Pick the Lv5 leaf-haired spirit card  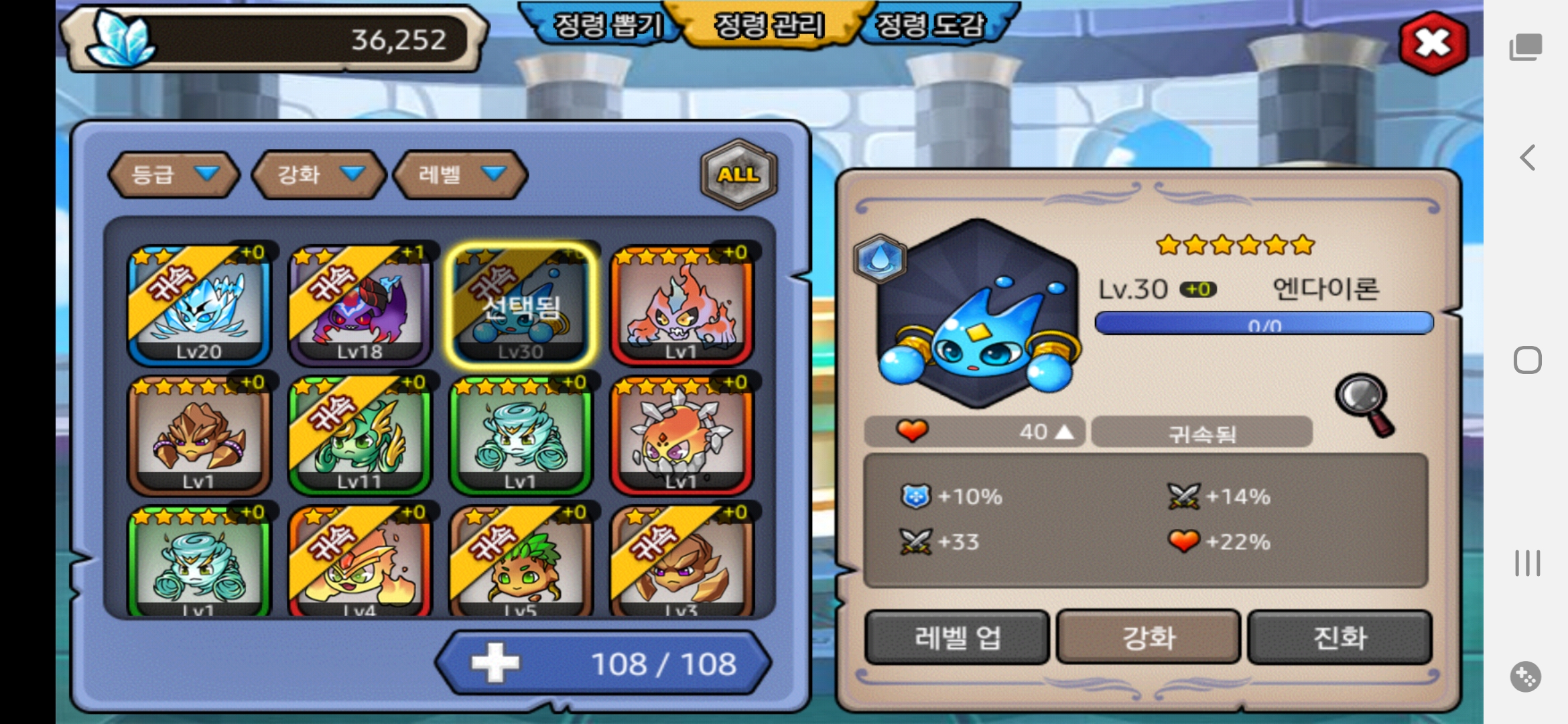coord(521,563)
